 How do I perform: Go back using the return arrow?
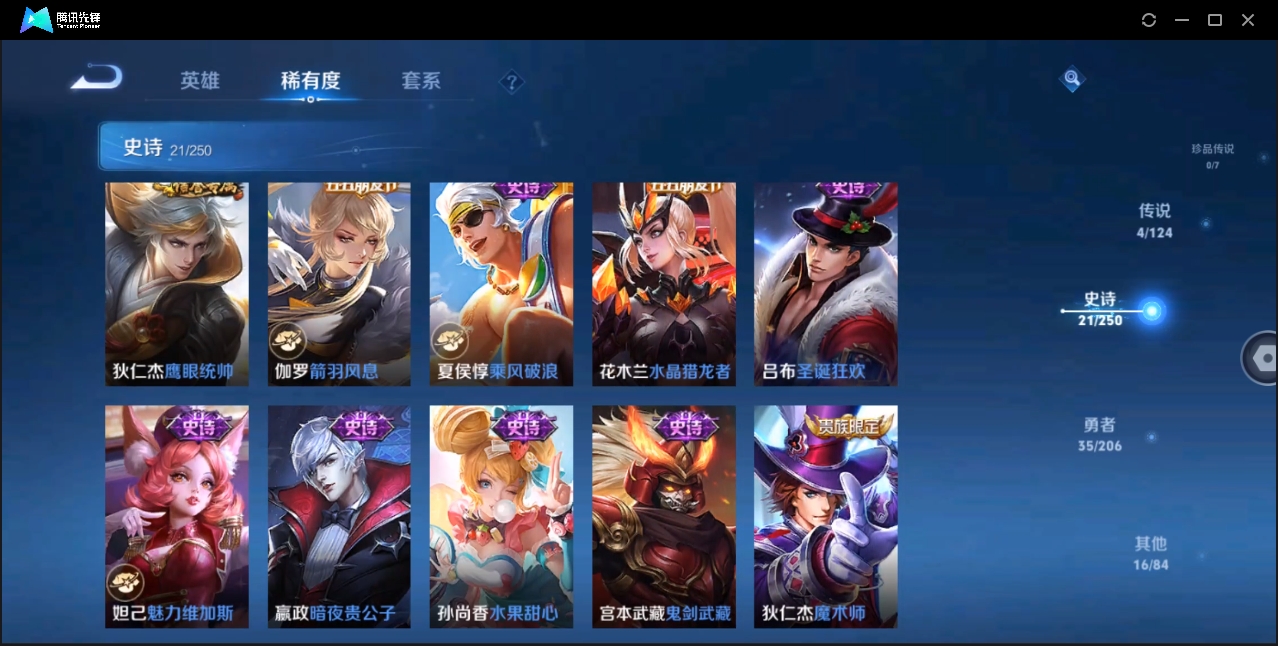pyautogui.click(x=97, y=77)
